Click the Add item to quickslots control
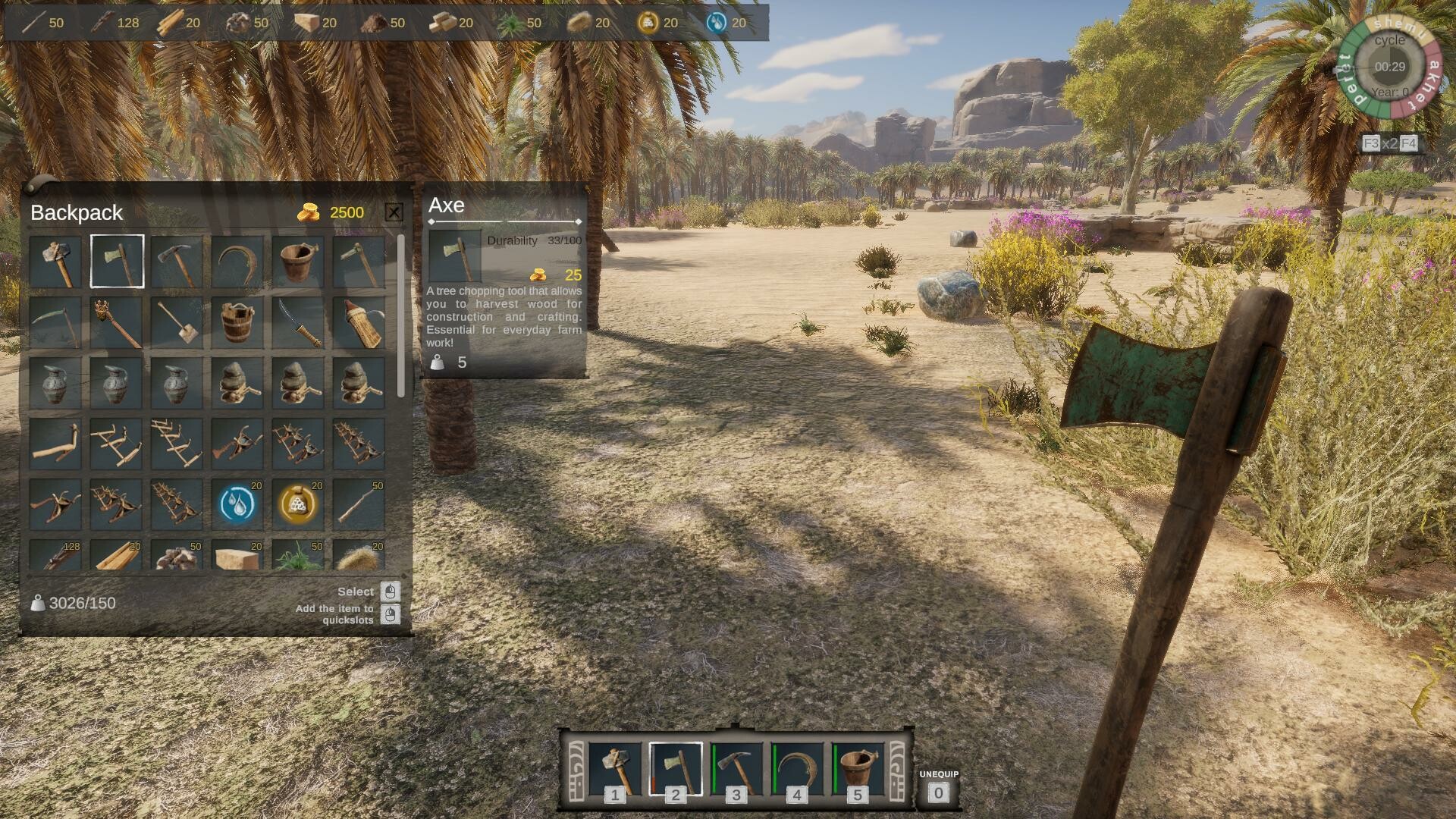This screenshot has width=1456, height=819. coord(391,614)
